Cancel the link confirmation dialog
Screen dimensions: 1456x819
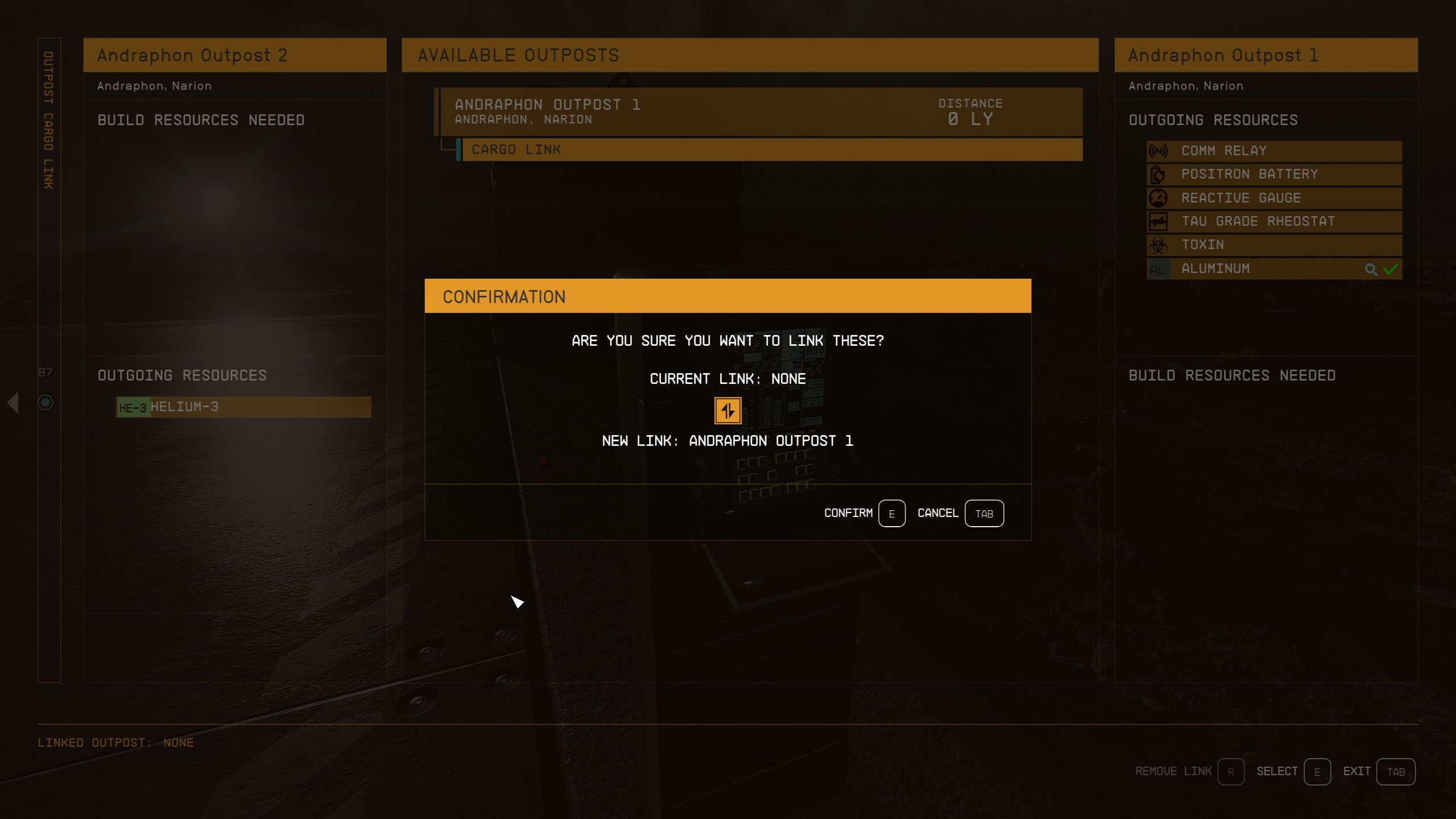coord(985,513)
